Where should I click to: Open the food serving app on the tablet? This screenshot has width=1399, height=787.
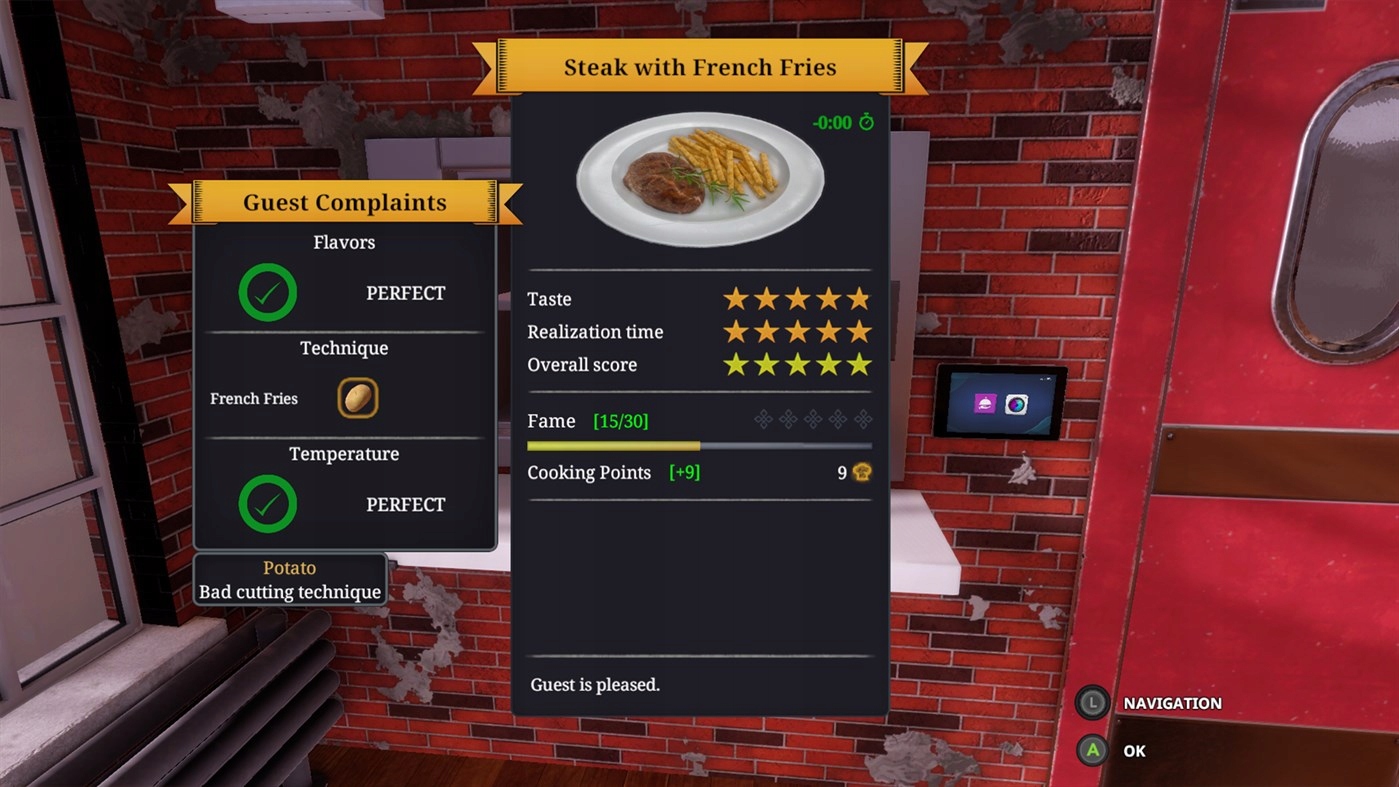click(x=985, y=404)
